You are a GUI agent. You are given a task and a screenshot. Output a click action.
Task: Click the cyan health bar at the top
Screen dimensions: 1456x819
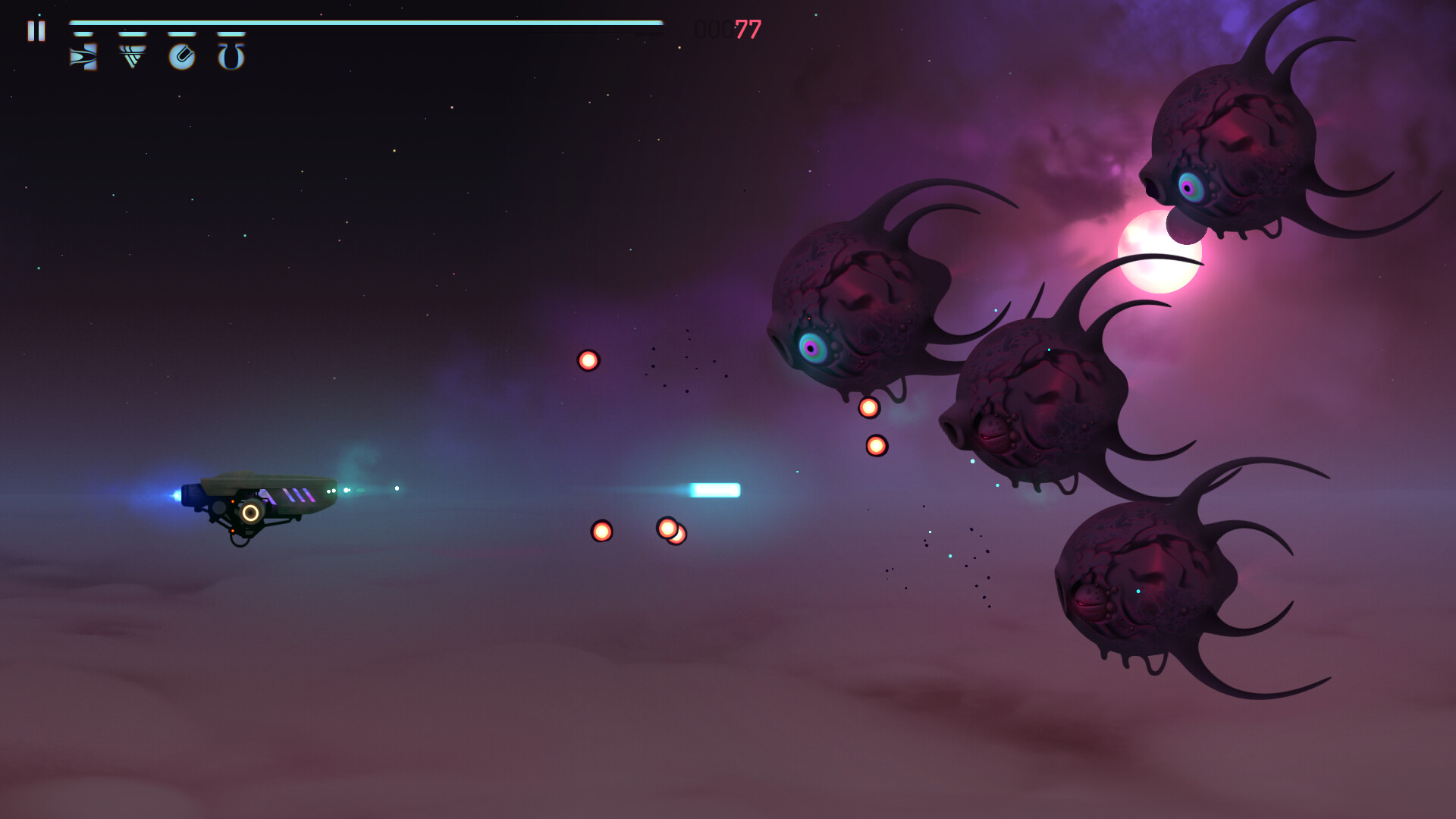364,23
